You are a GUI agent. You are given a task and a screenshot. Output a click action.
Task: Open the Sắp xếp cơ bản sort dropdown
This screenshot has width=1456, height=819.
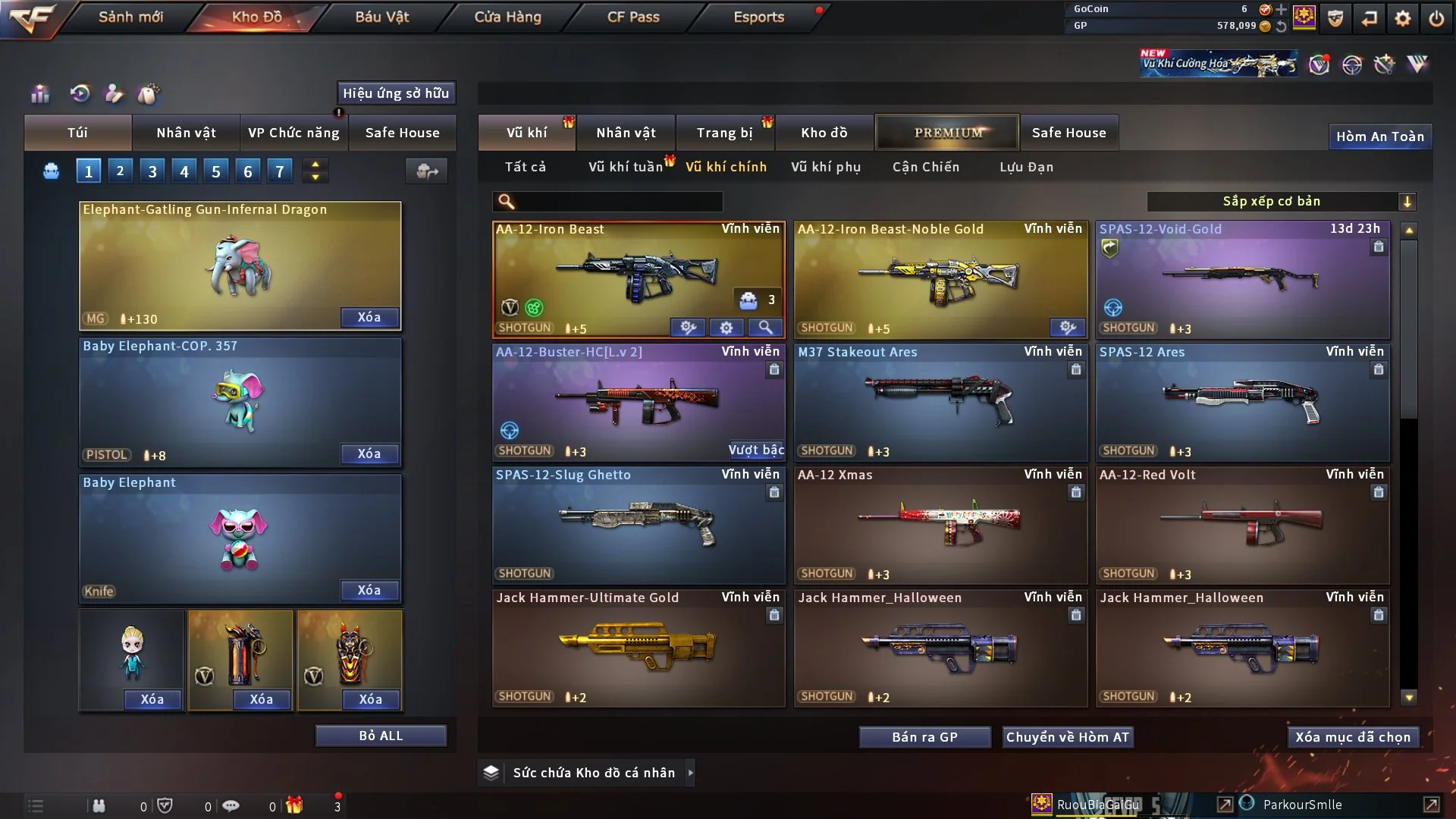point(1281,201)
